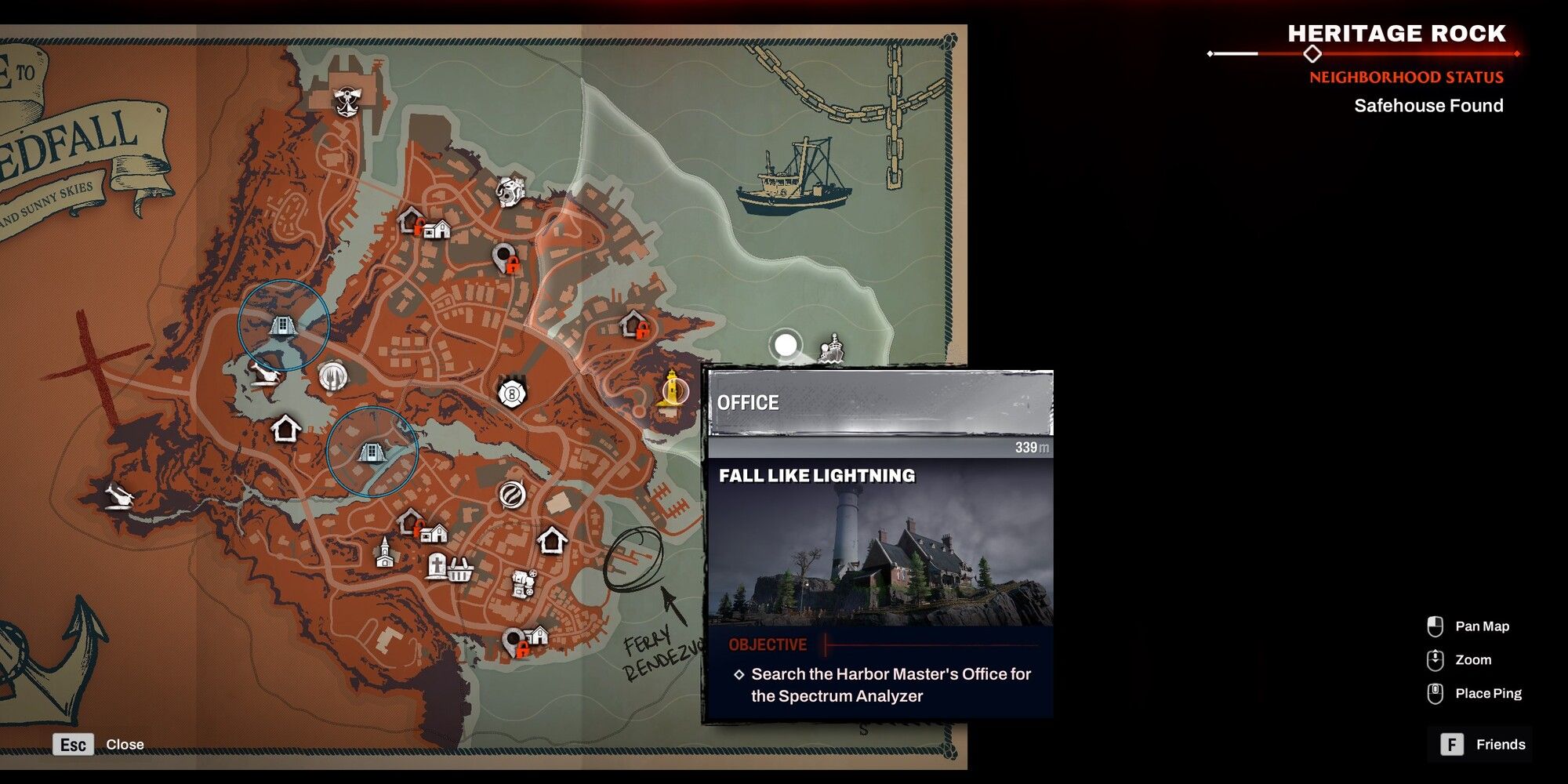
Task: Select the movie projector icon
Action: [521, 584]
